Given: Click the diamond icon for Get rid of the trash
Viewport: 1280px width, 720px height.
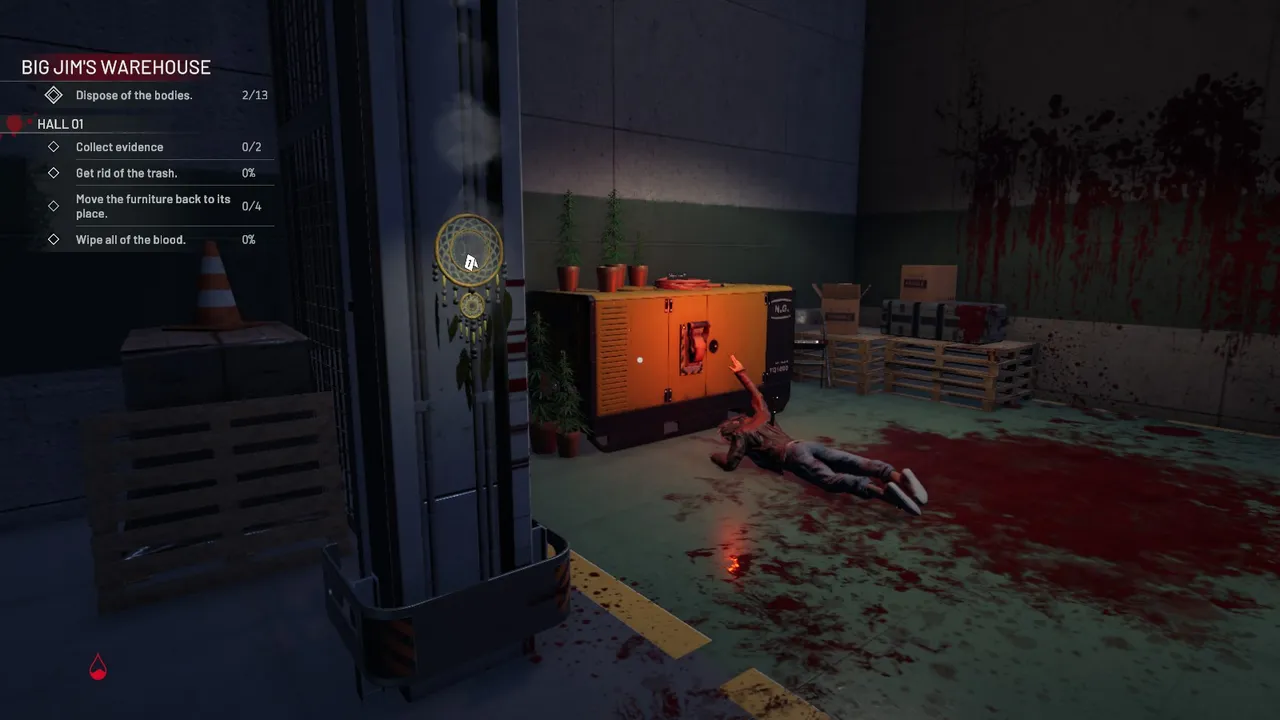Looking at the screenshot, I should click(x=54, y=172).
